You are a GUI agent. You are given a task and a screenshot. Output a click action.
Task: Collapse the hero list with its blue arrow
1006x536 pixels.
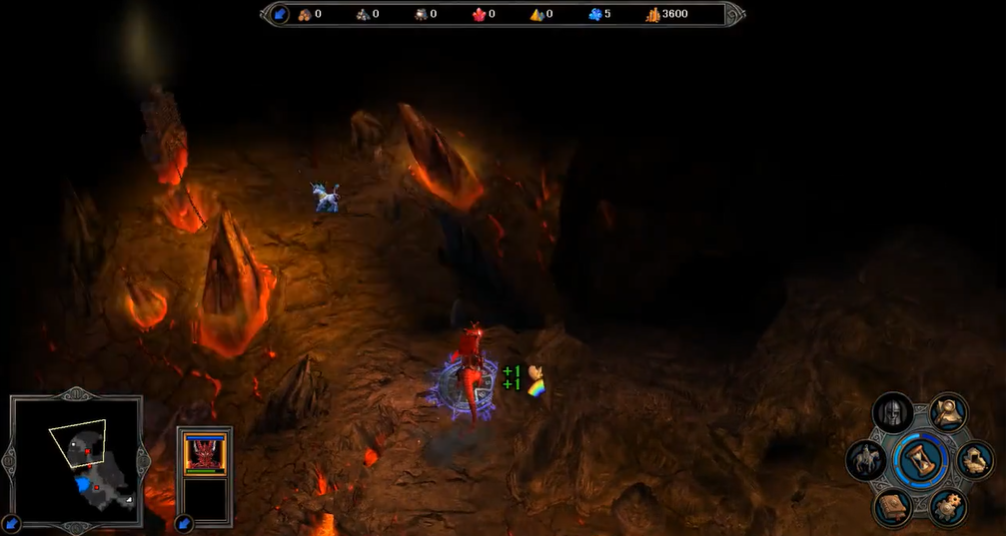(184, 522)
